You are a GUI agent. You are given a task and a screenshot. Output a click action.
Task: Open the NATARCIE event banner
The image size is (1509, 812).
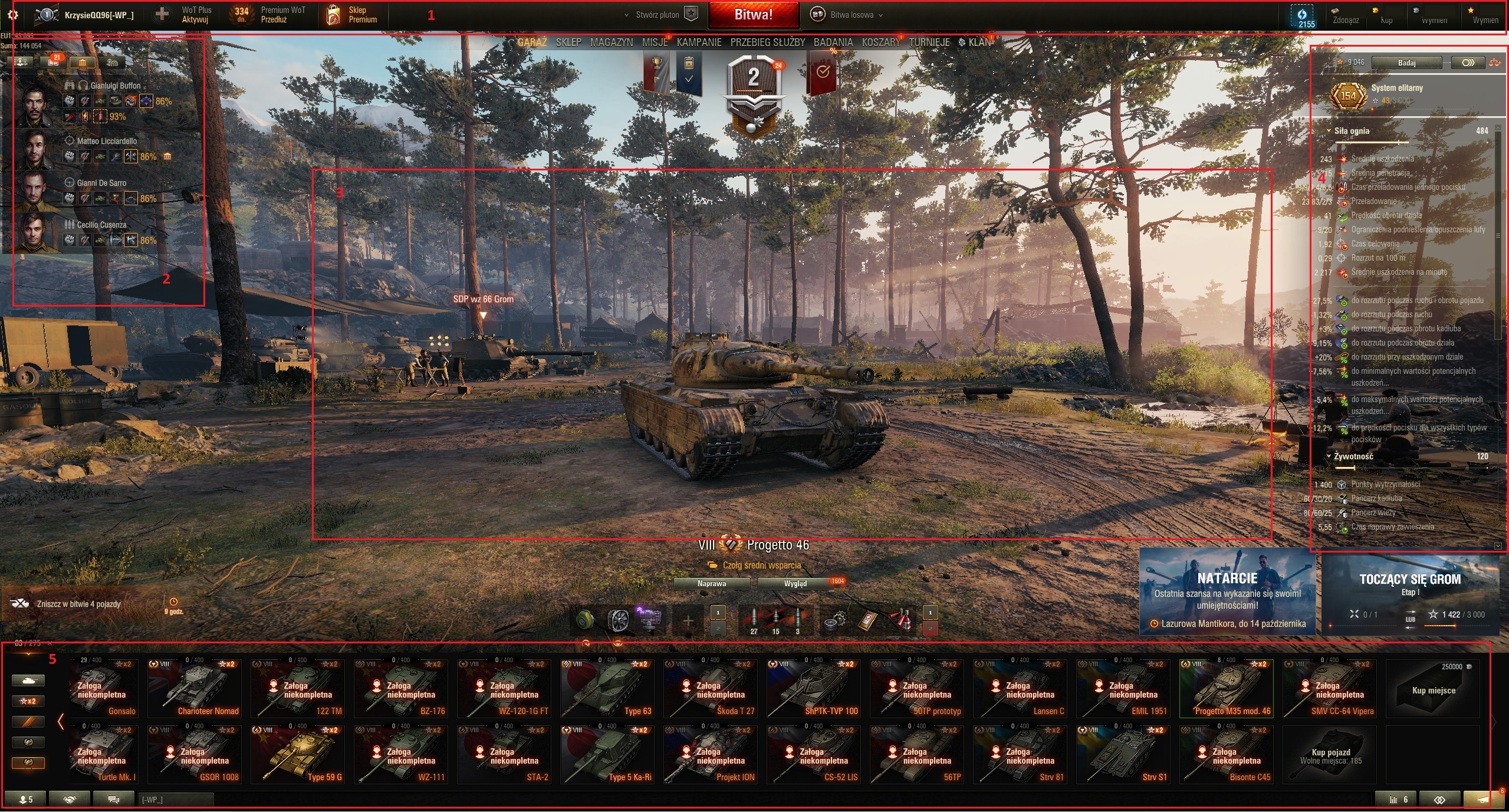tap(1227, 591)
